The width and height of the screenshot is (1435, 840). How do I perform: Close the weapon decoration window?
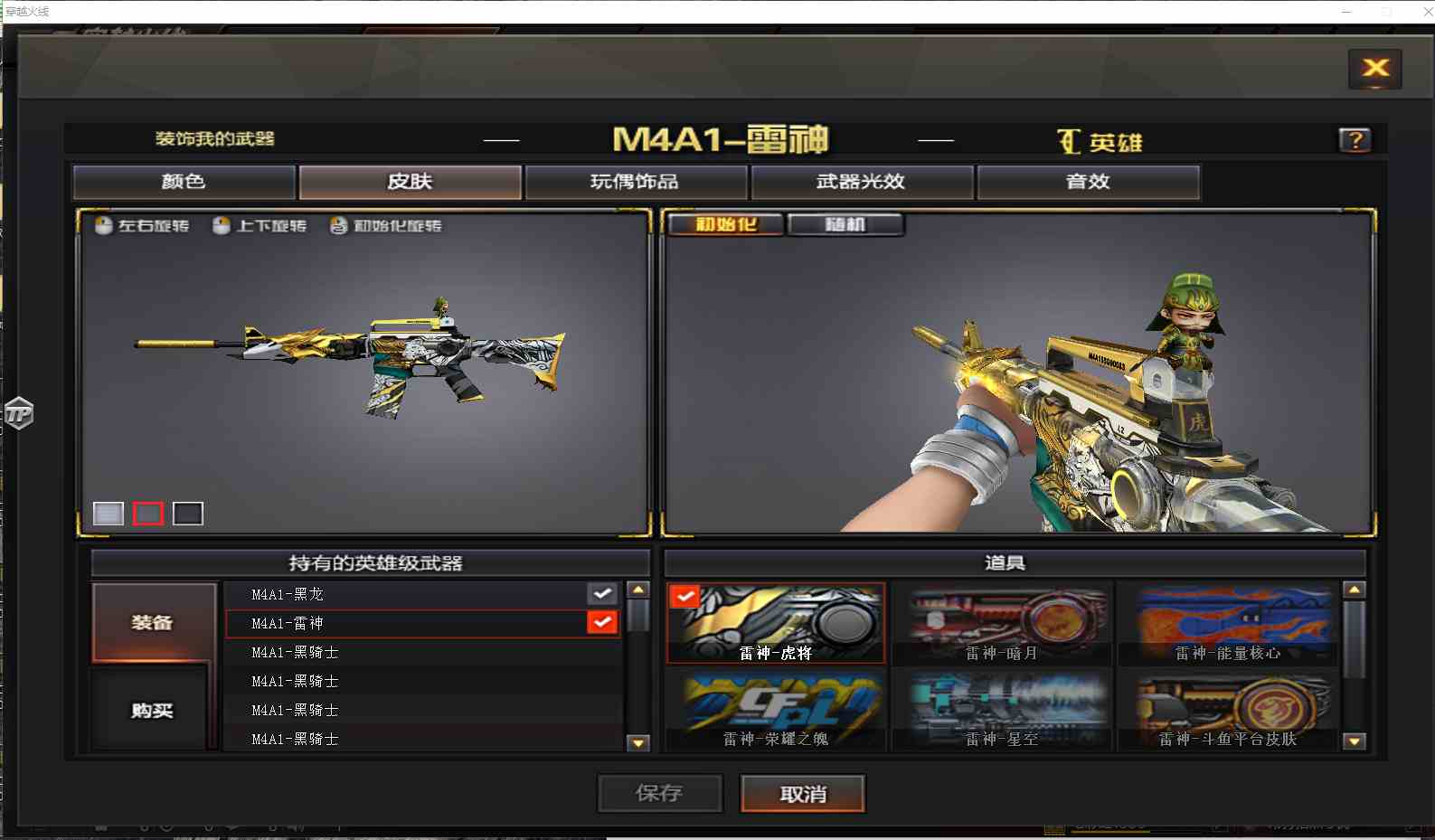(x=1374, y=69)
